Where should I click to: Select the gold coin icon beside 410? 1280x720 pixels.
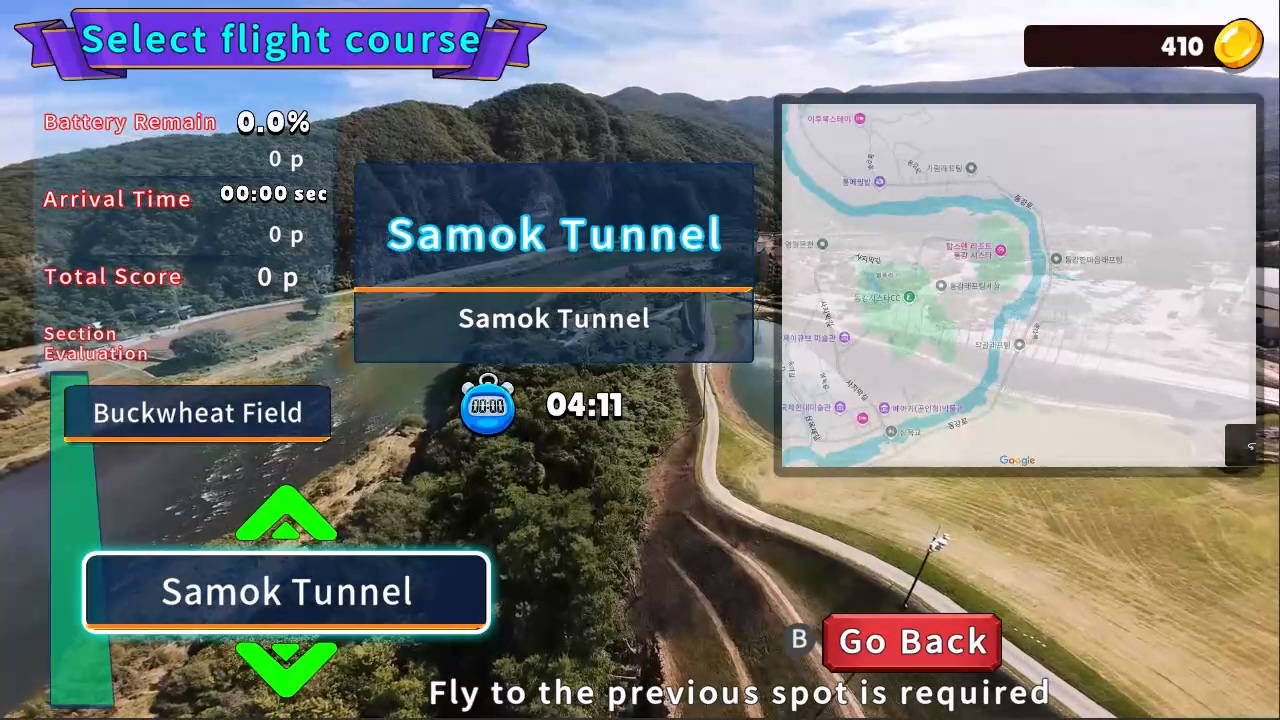(x=1238, y=45)
